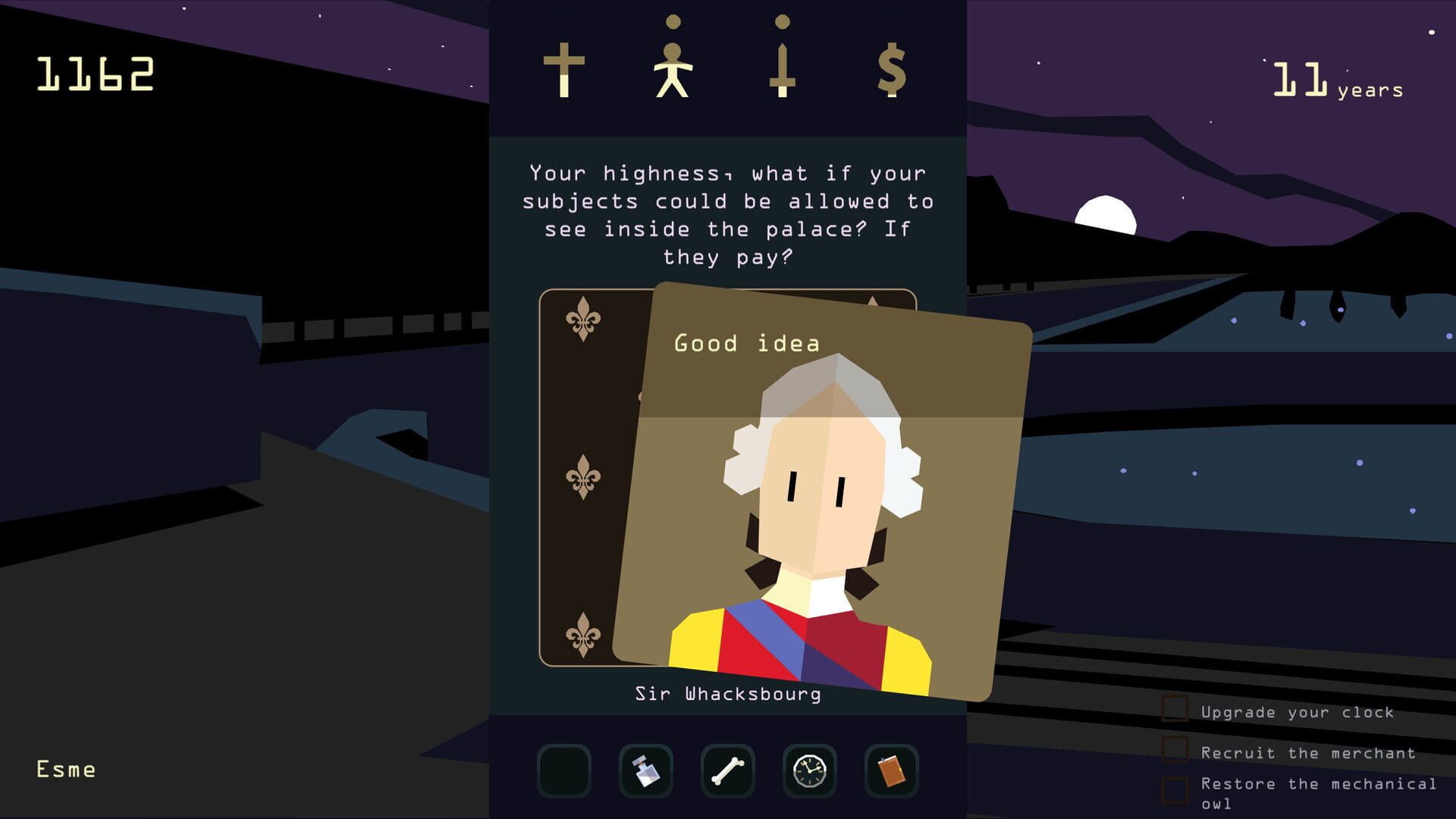Screen dimensions: 1456x819
Task: Click the year 1162 display
Action: (x=95, y=74)
